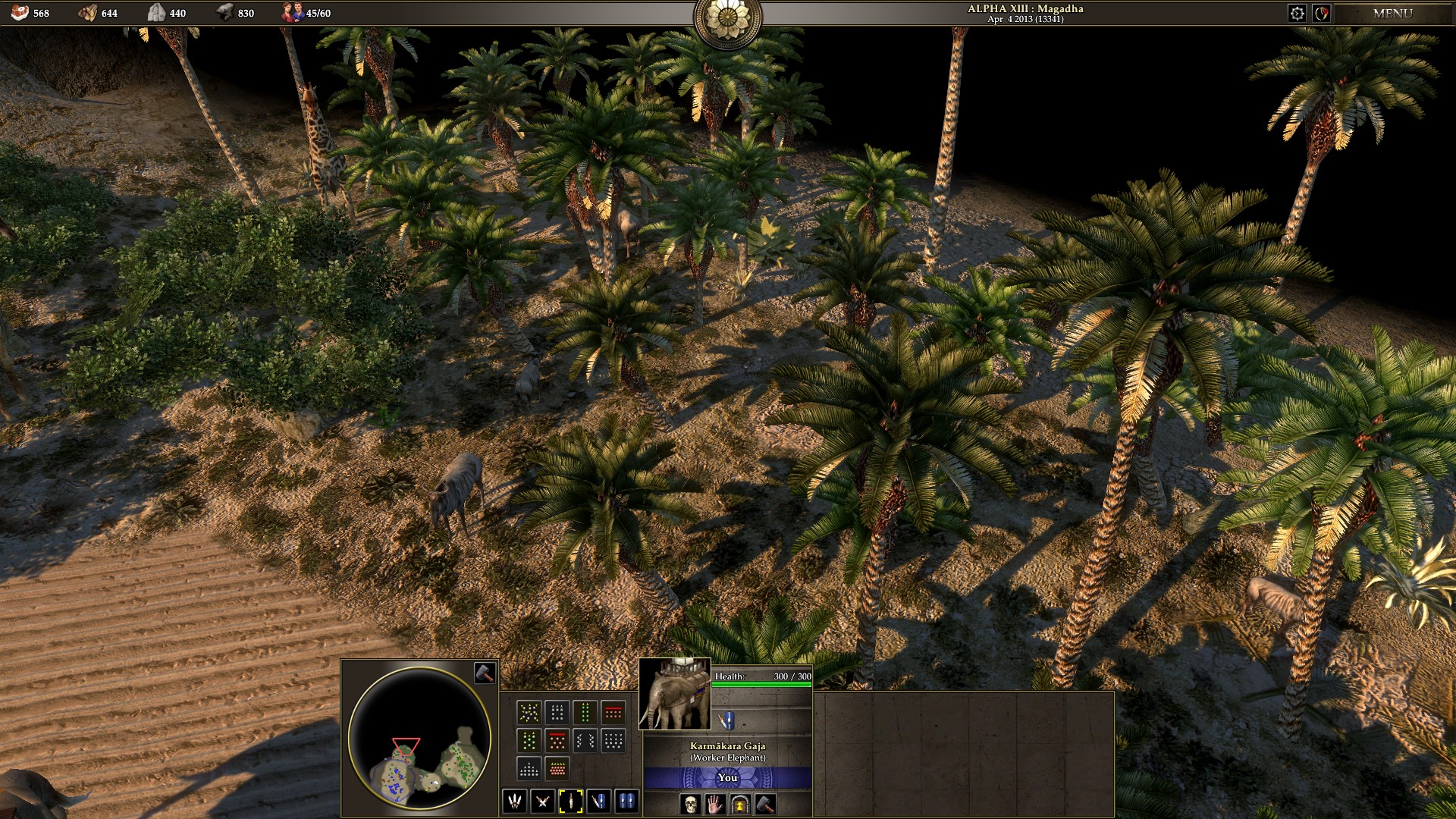Find idle worker with minimap hammer button
This screenshot has width=1456, height=819.
click(485, 672)
